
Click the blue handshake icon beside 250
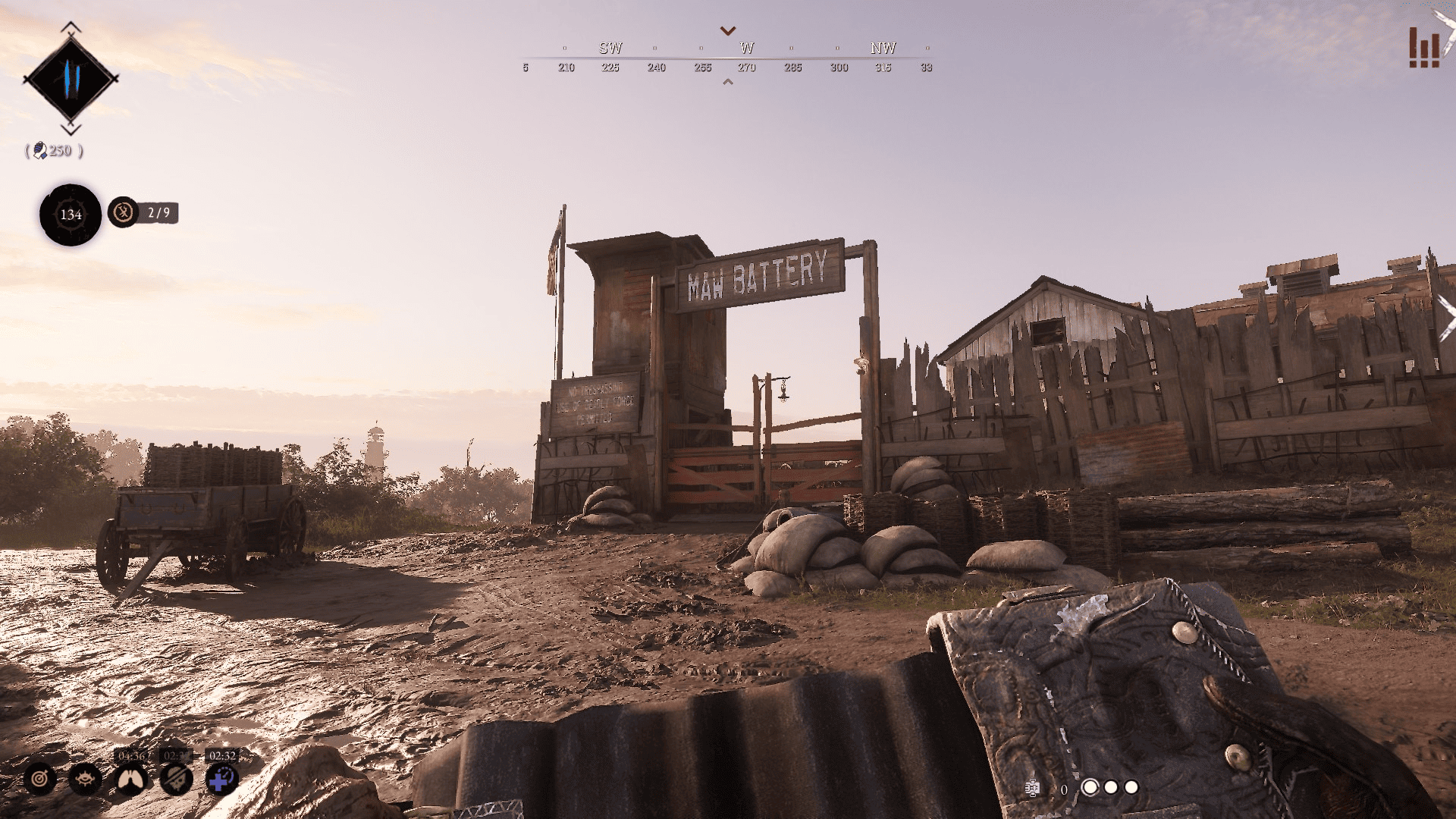pos(40,150)
